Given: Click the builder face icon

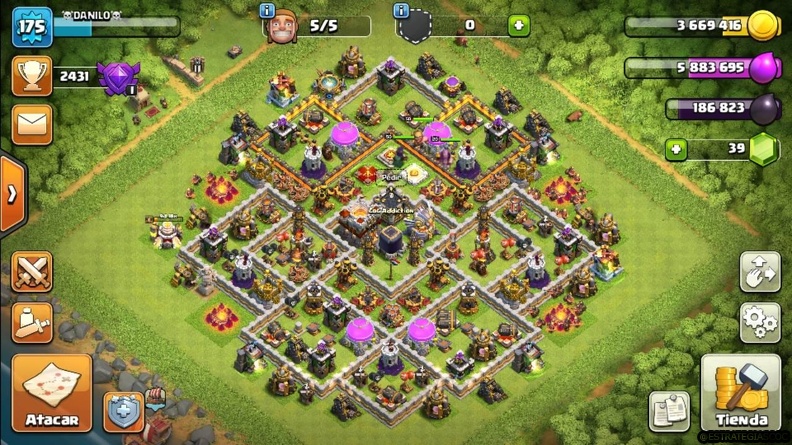Looking at the screenshot, I should pyautogui.click(x=283, y=26).
